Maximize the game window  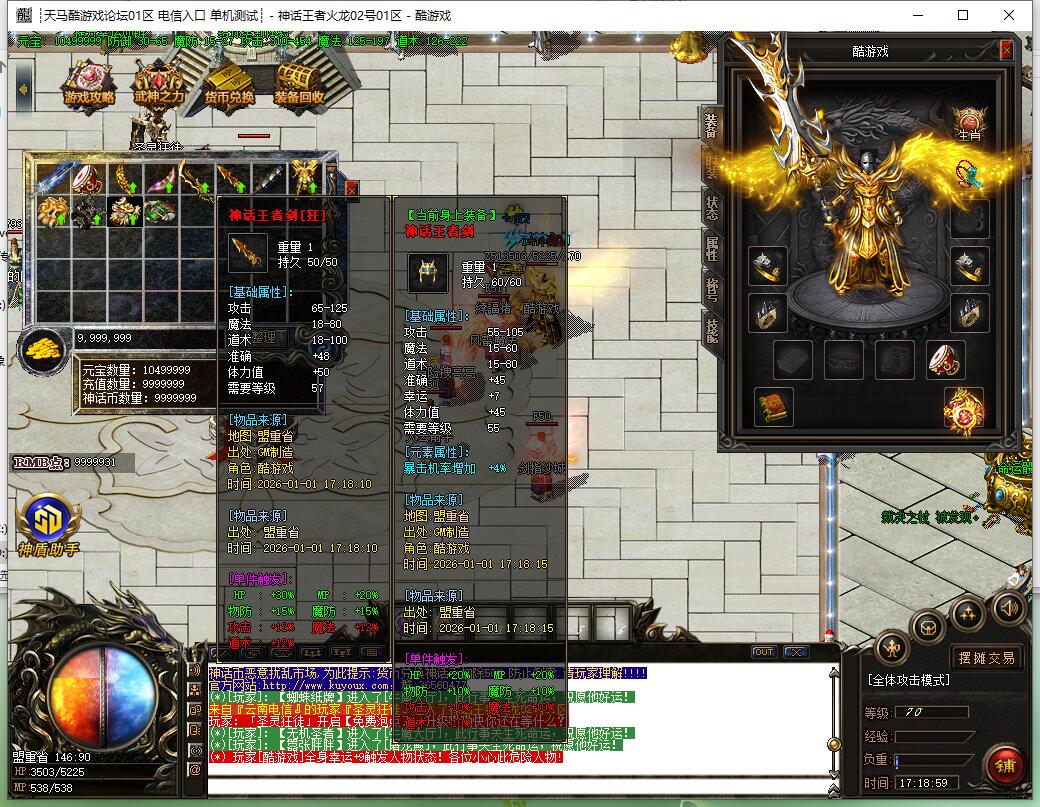(x=964, y=15)
